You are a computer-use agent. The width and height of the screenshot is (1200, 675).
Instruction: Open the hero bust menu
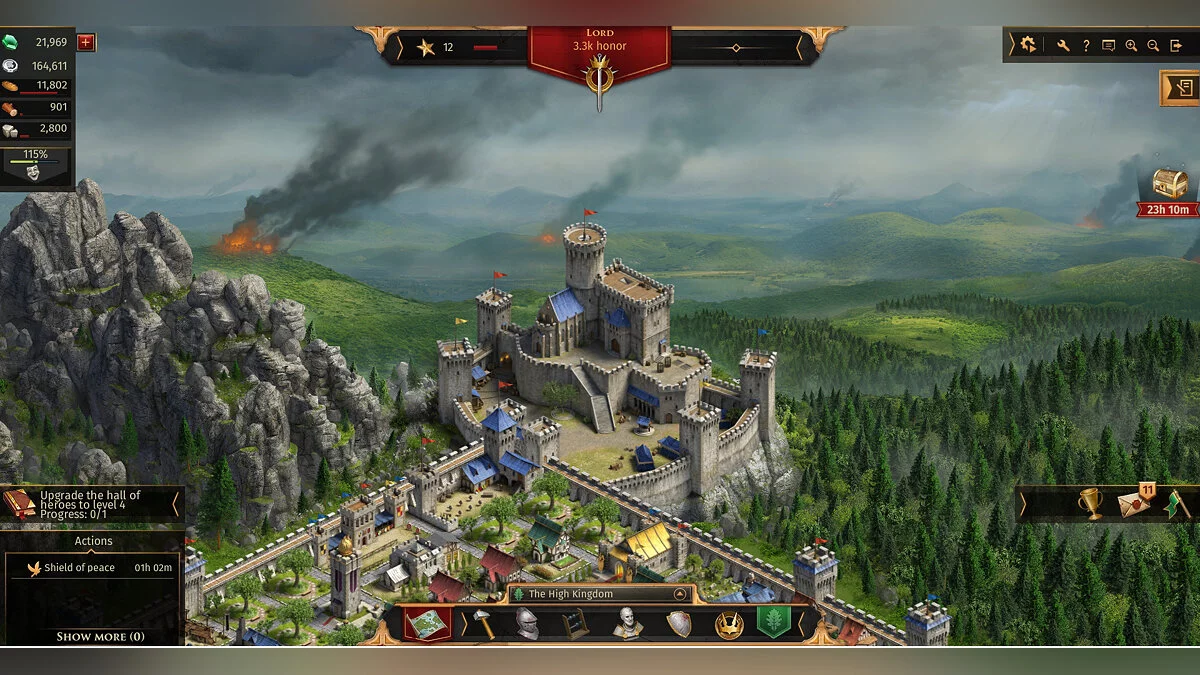pos(627,623)
